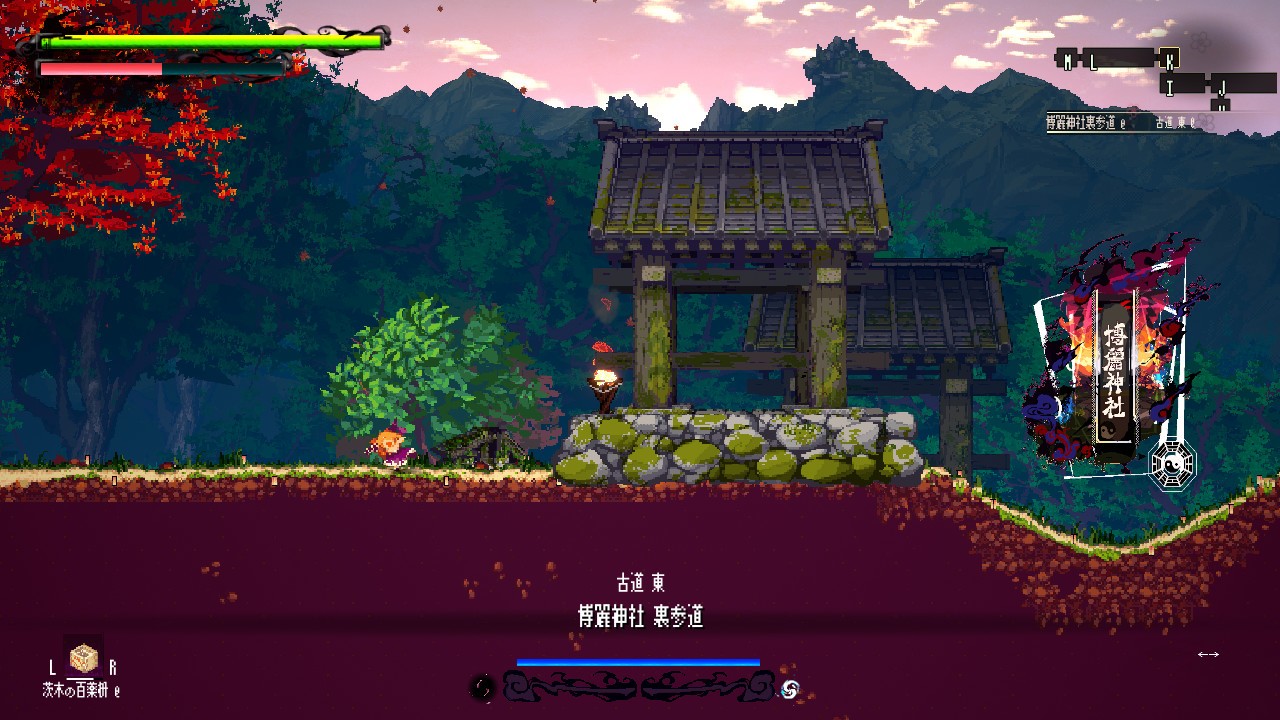Click the yin-yang symbol at the spell gauge right end
1280x720 pixels.
pyautogui.click(x=789, y=690)
